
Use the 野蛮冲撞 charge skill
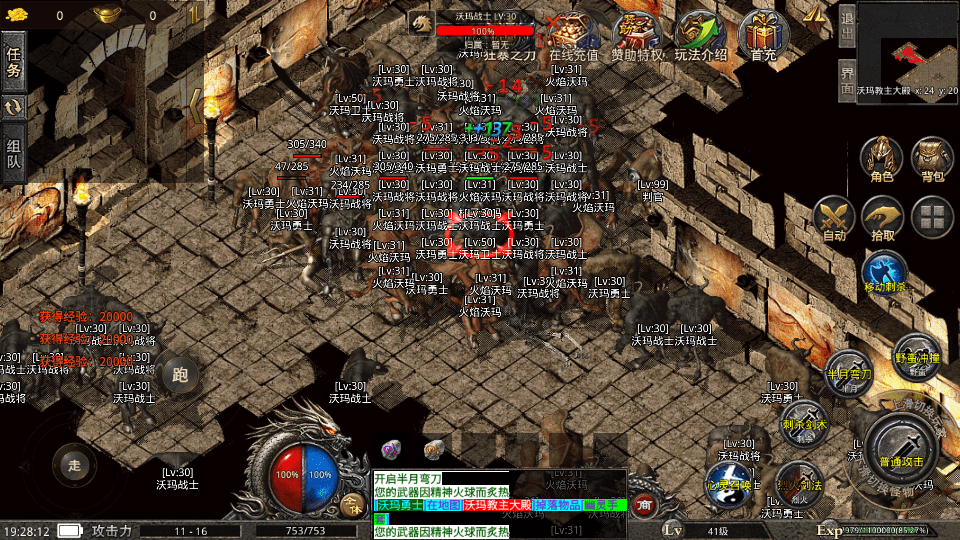point(915,356)
